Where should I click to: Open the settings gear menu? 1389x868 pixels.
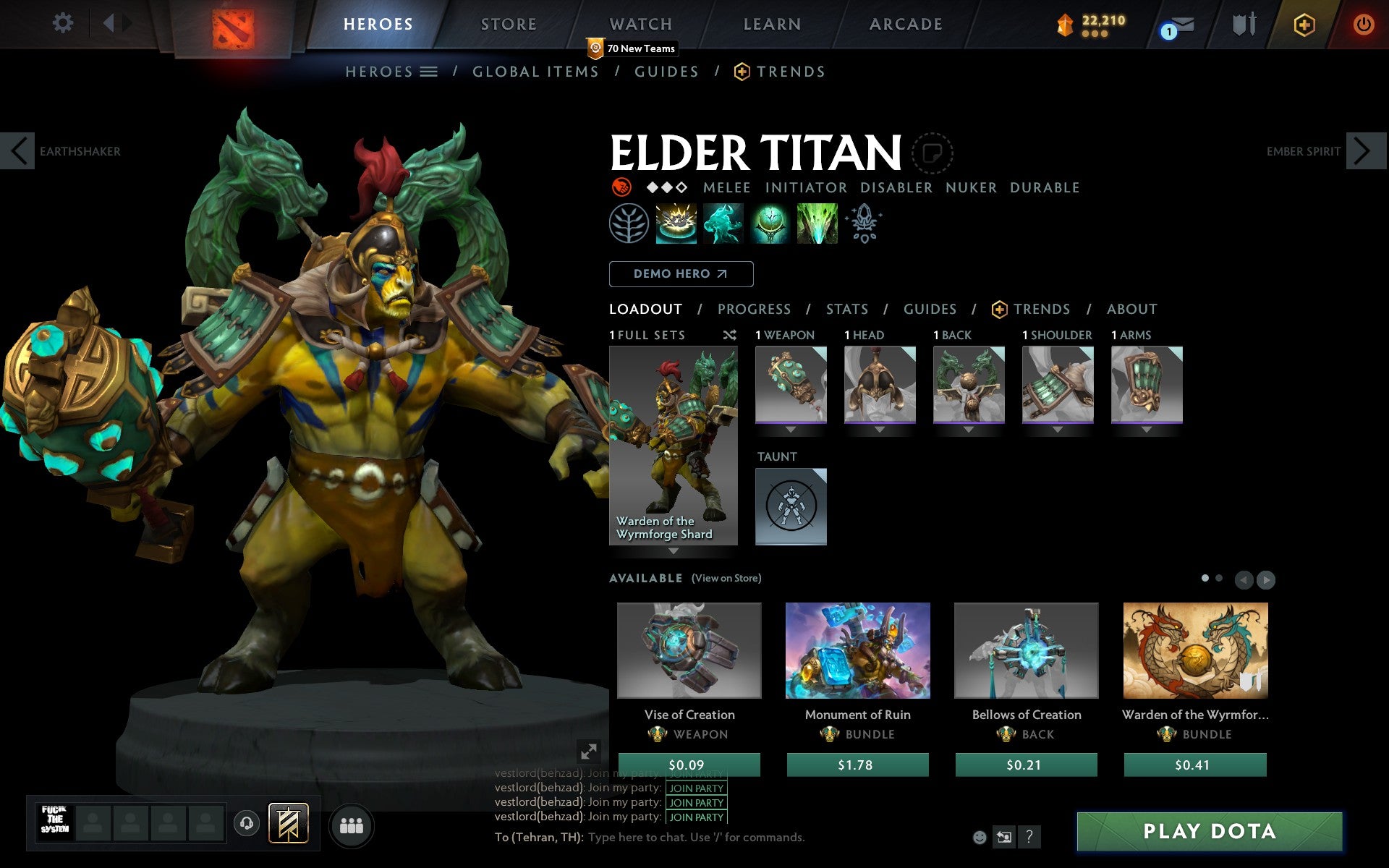64,22
